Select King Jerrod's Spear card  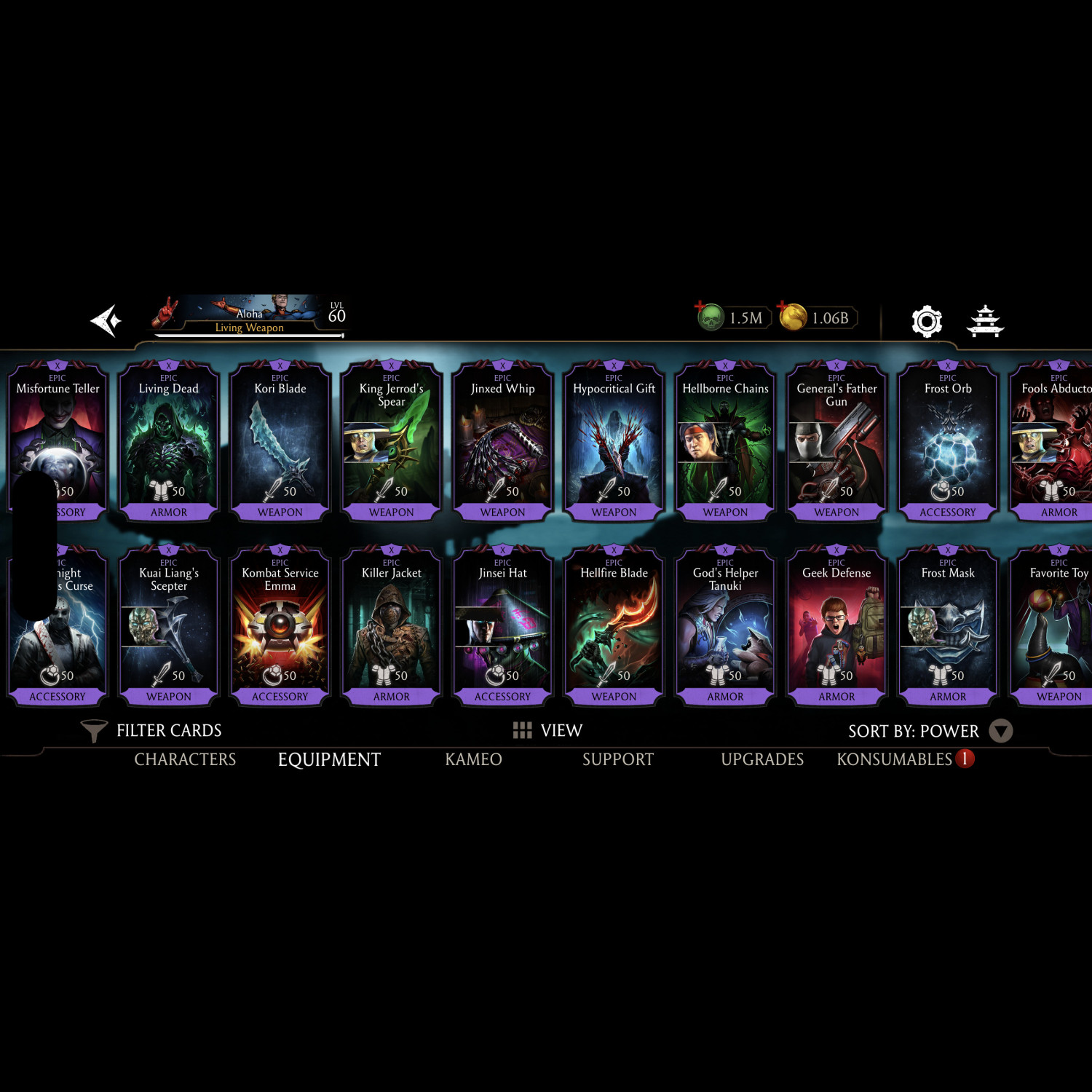392,441
